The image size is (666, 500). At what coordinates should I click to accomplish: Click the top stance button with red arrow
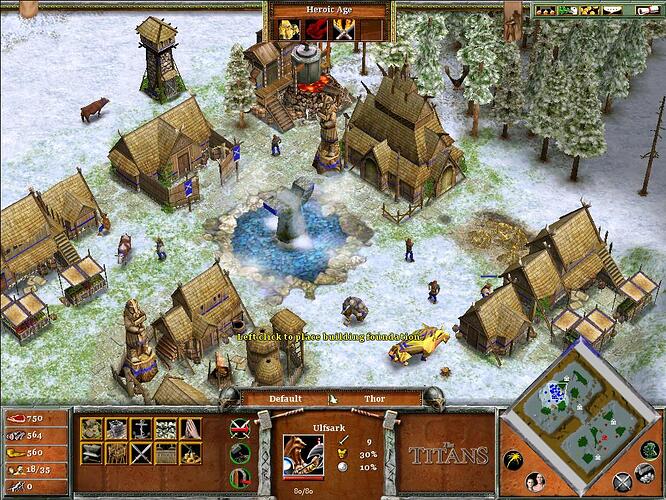(x=238, y=429)
